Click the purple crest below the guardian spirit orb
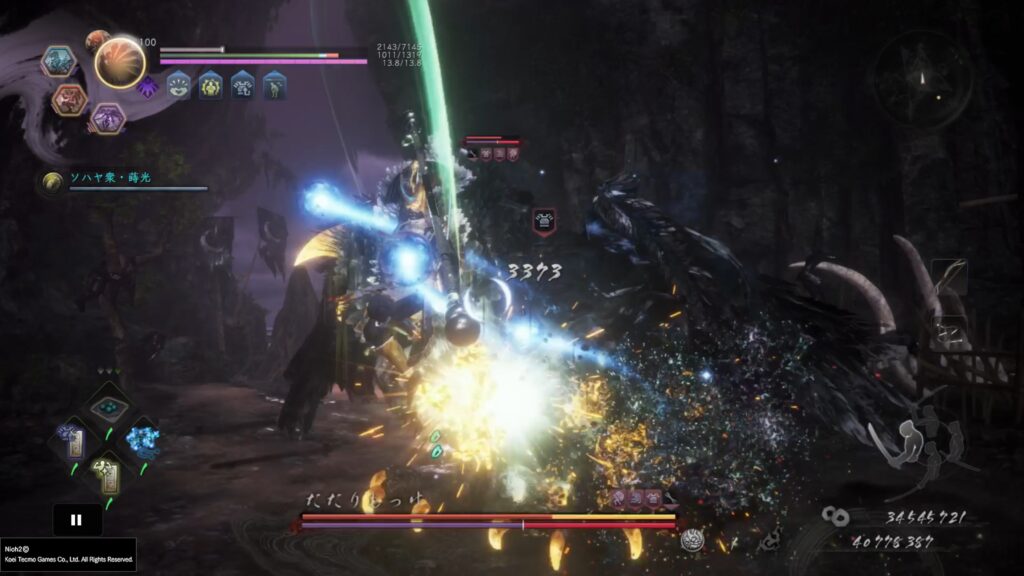The width and height of the screenshot is (1024, 576). pos(149,87)
